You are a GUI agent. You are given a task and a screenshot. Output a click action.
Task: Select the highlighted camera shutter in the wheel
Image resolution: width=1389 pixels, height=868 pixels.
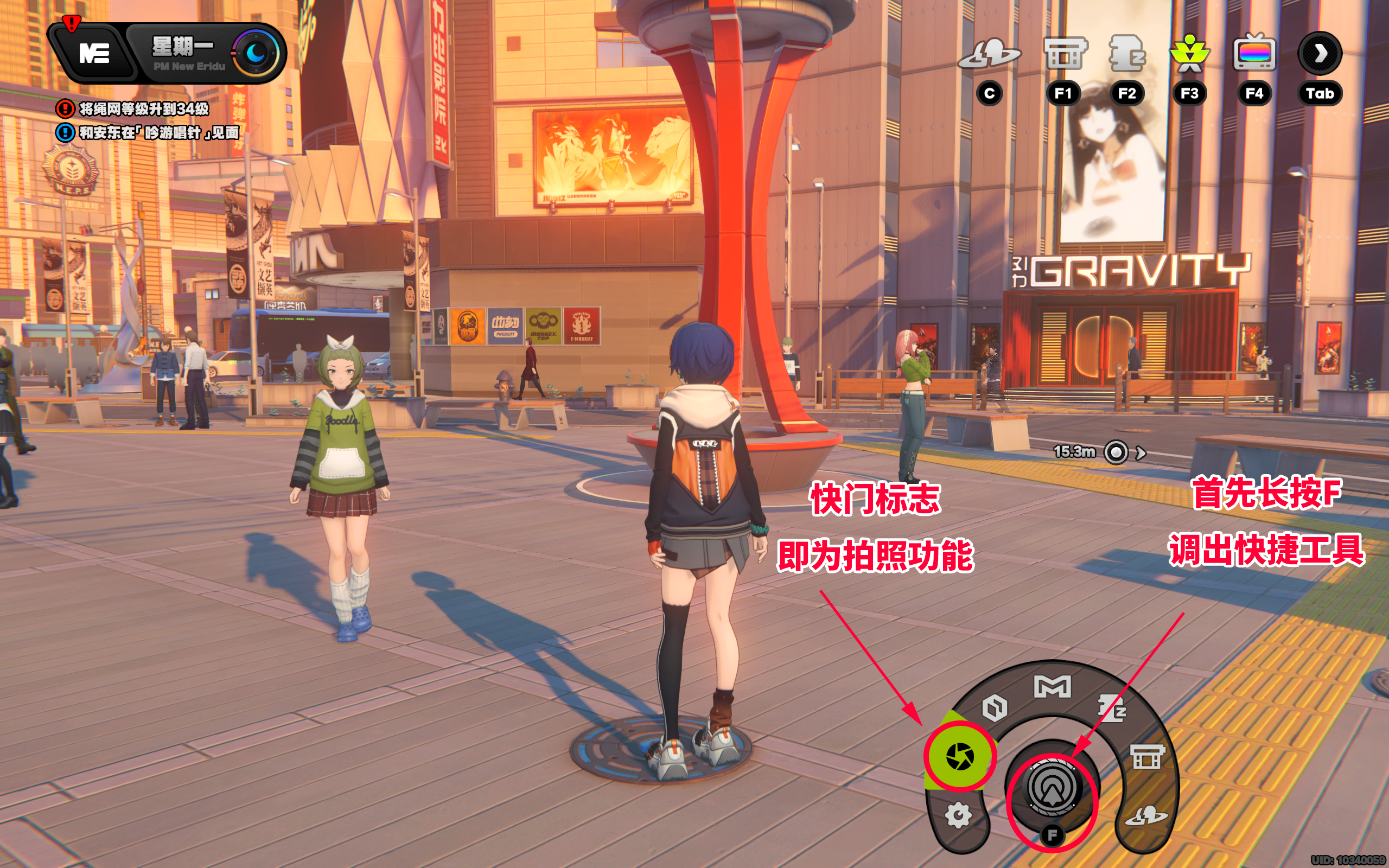(960, 756)
